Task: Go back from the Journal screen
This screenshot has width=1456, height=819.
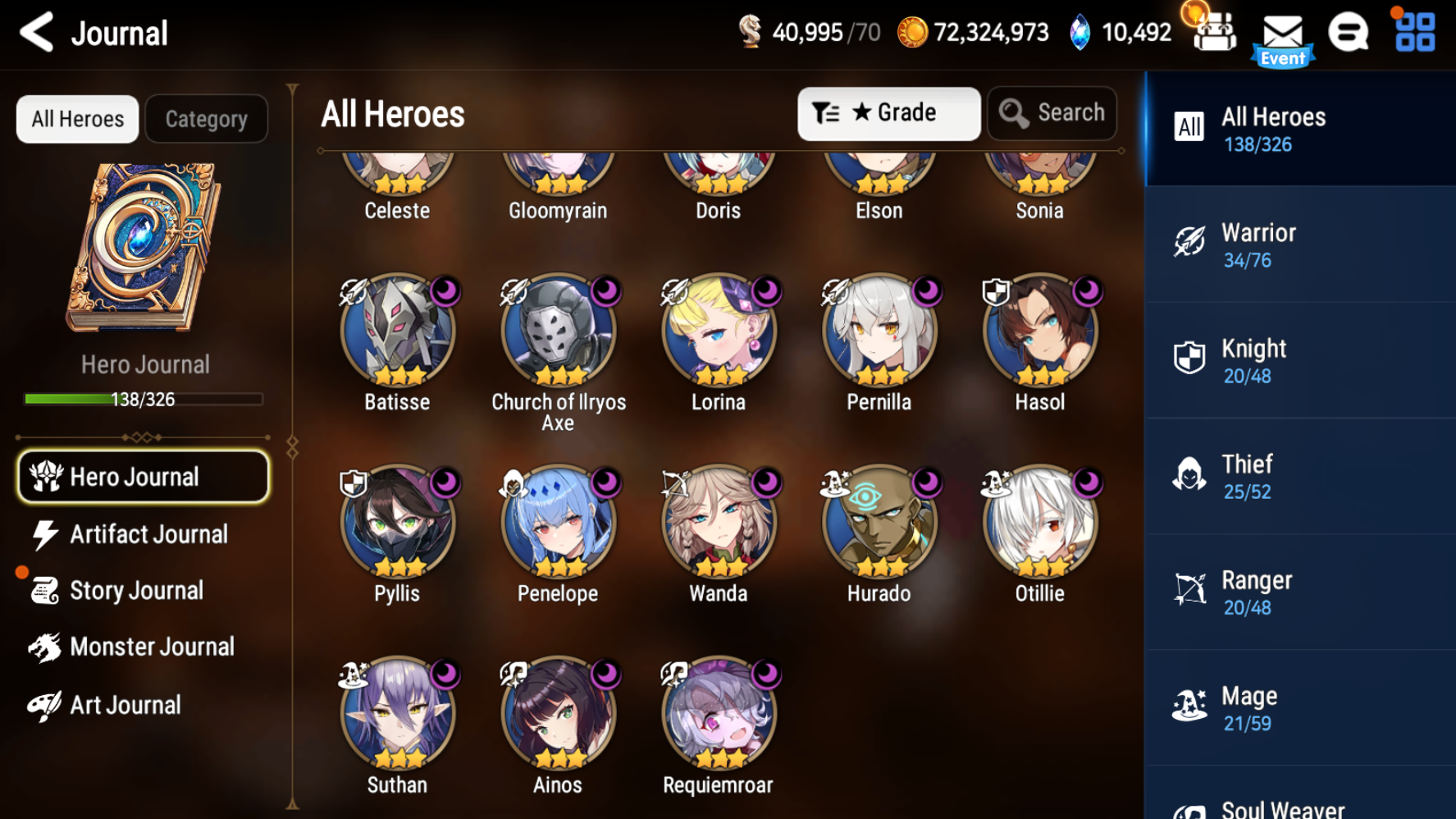Action: 37,33
